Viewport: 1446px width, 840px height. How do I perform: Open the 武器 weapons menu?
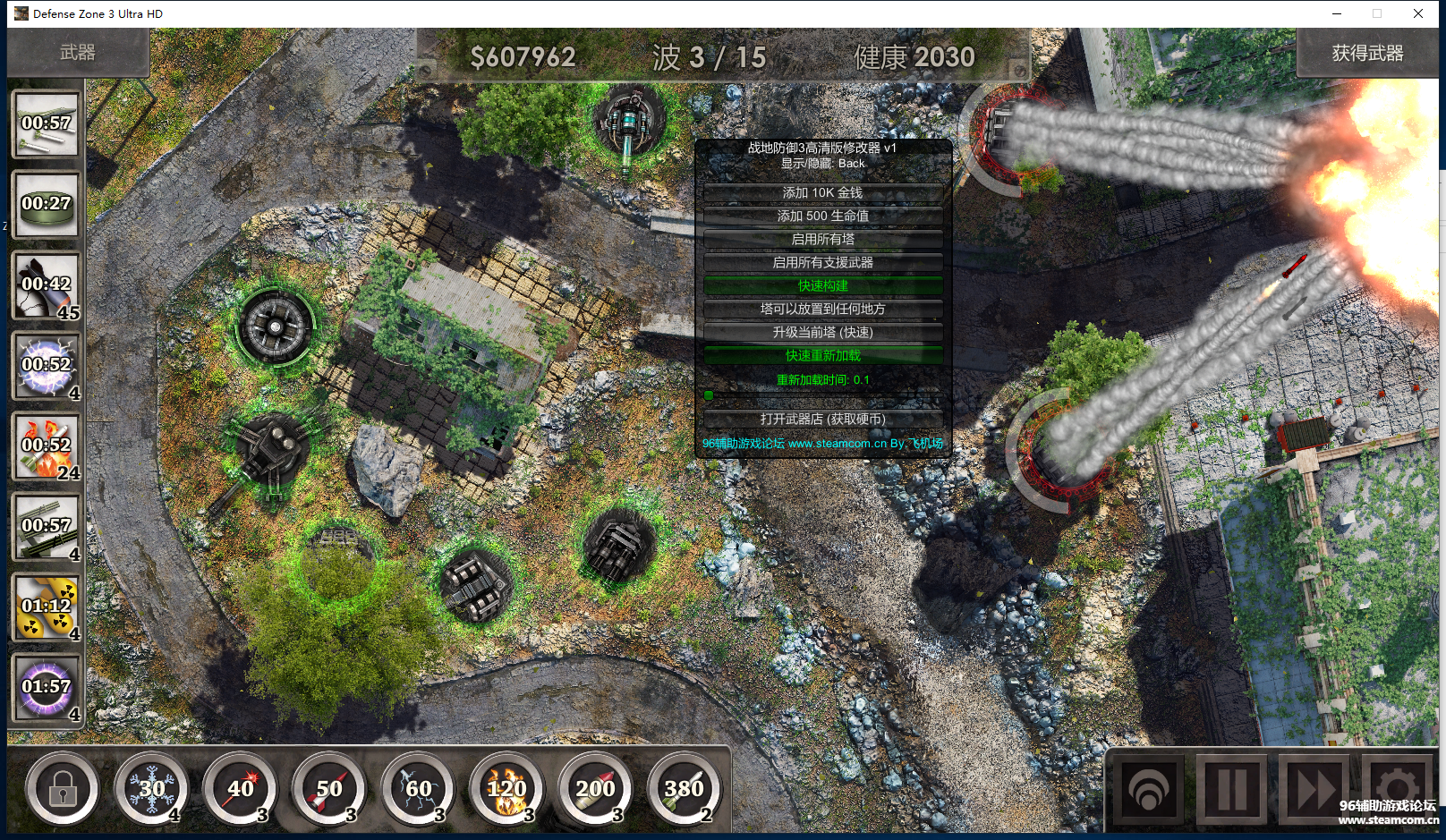(78, 53)
